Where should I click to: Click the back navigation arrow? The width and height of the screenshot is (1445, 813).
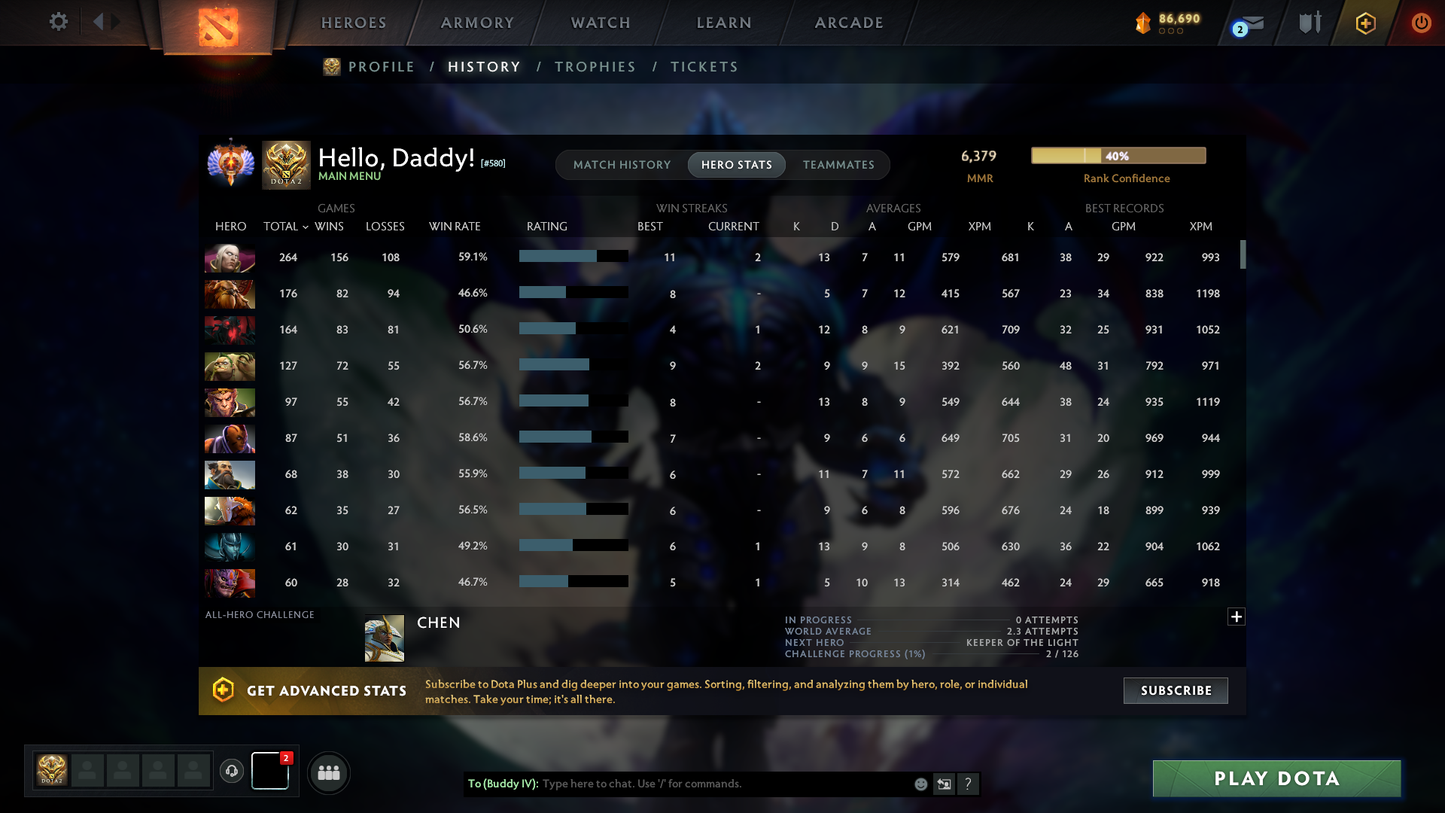(100, 21)
